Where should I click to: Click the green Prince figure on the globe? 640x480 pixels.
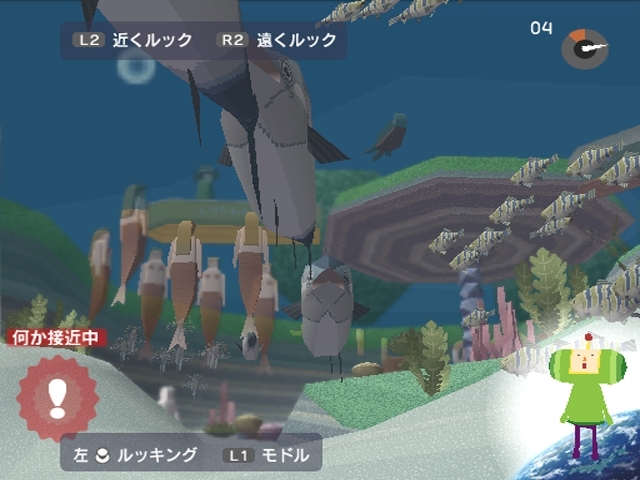pyautogui.click(x=585, y=397)
